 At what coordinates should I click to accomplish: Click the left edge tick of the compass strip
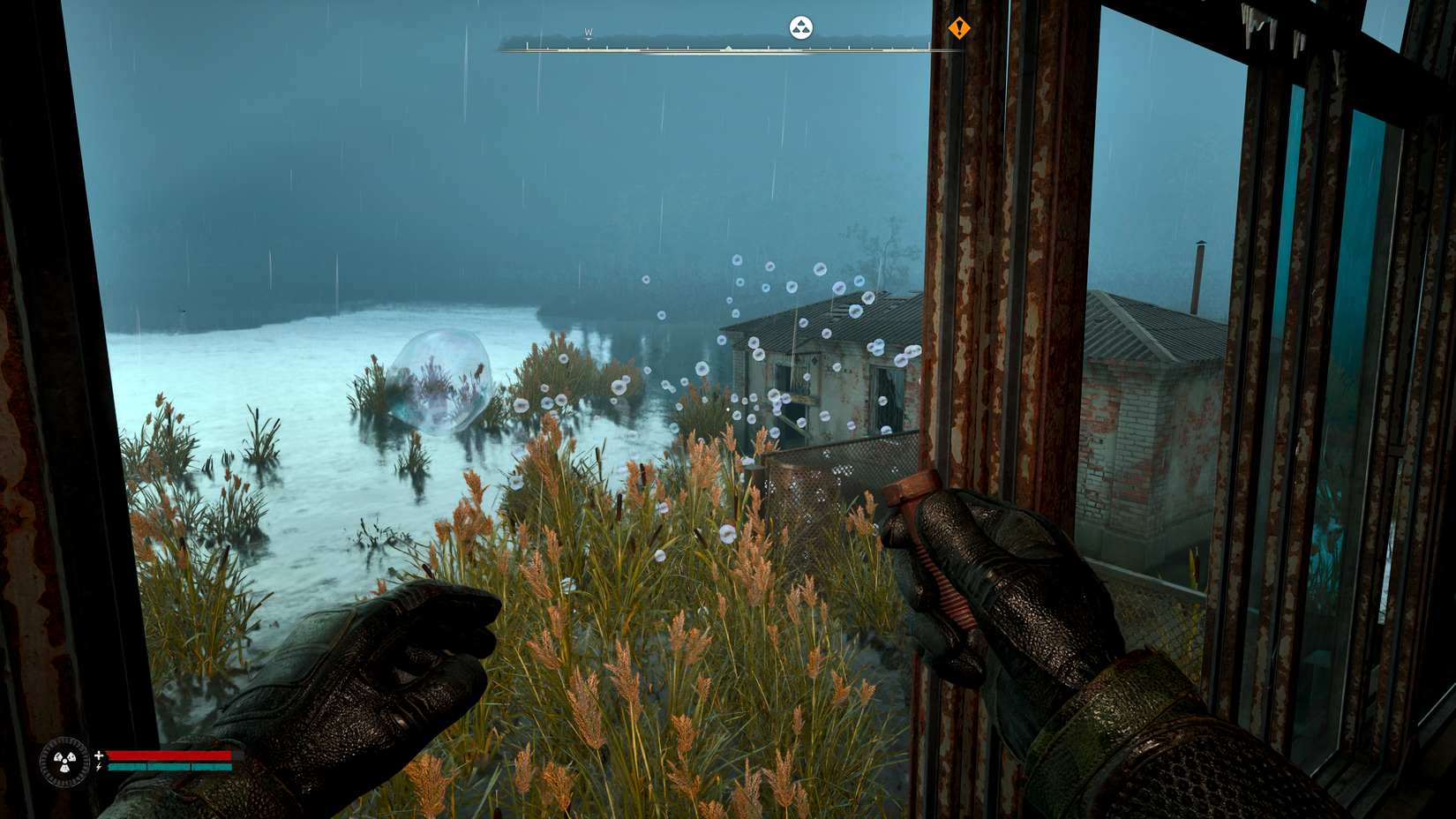pyautogui.click(x=528, y=46)
